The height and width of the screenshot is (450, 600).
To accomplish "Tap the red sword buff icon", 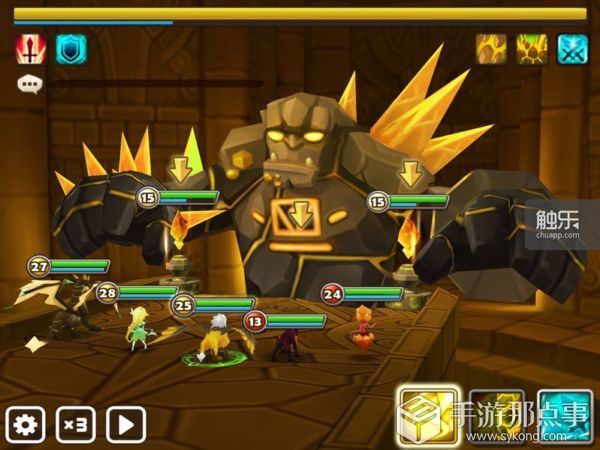I will tap(30, 49).
